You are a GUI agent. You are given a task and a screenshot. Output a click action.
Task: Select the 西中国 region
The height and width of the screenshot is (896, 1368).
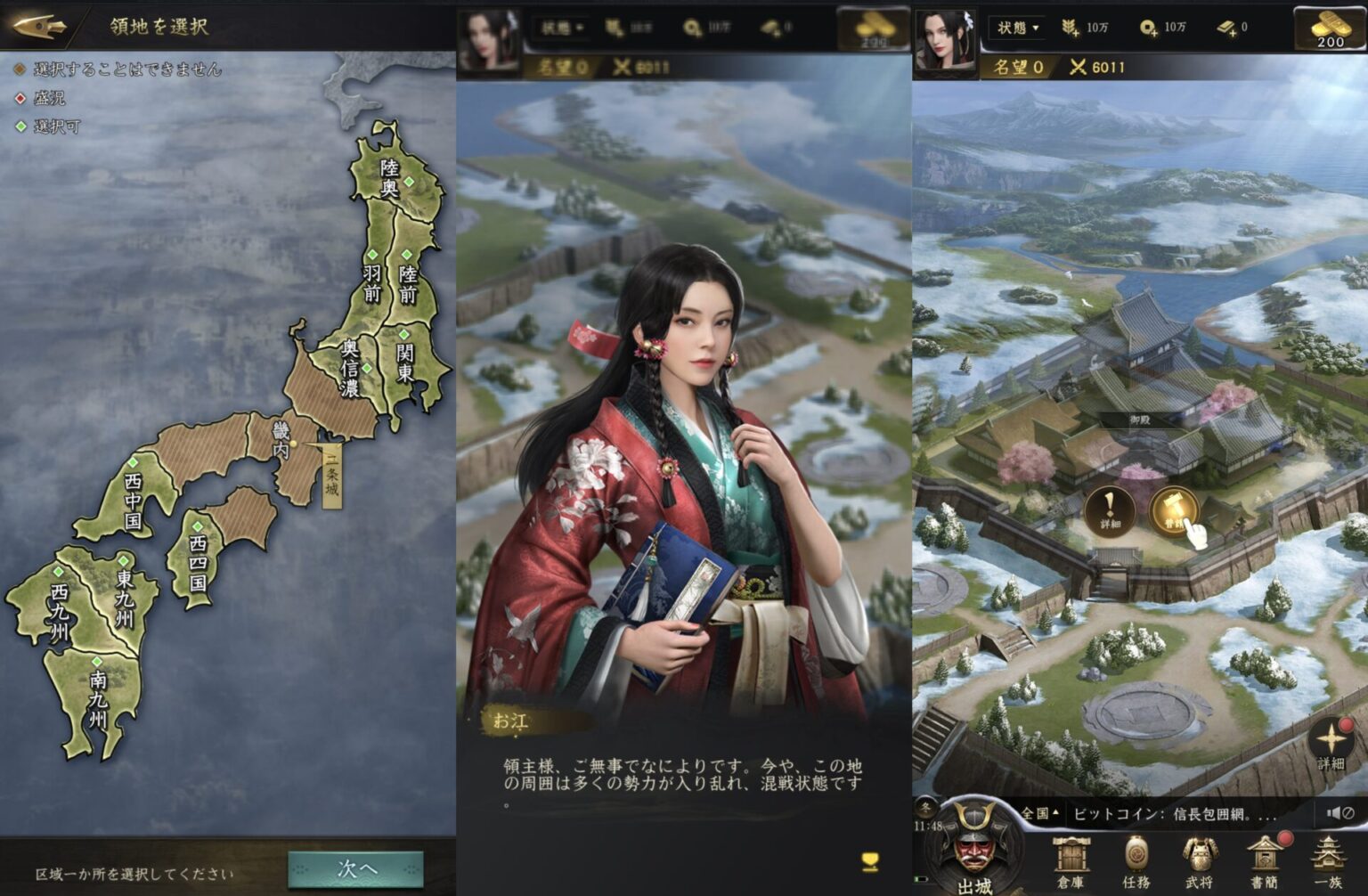pos(133,499)
